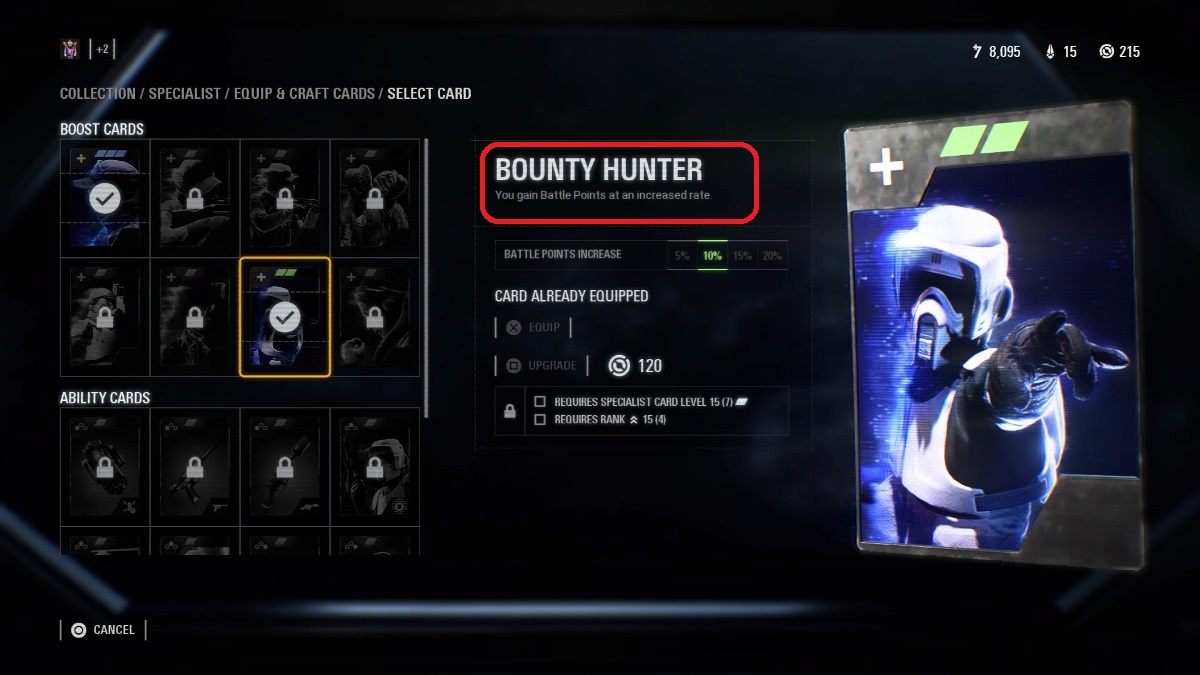Viewport: 1200px width, 675px height.
Task: Click the Equip button
Action: click(x=533, y=327)
